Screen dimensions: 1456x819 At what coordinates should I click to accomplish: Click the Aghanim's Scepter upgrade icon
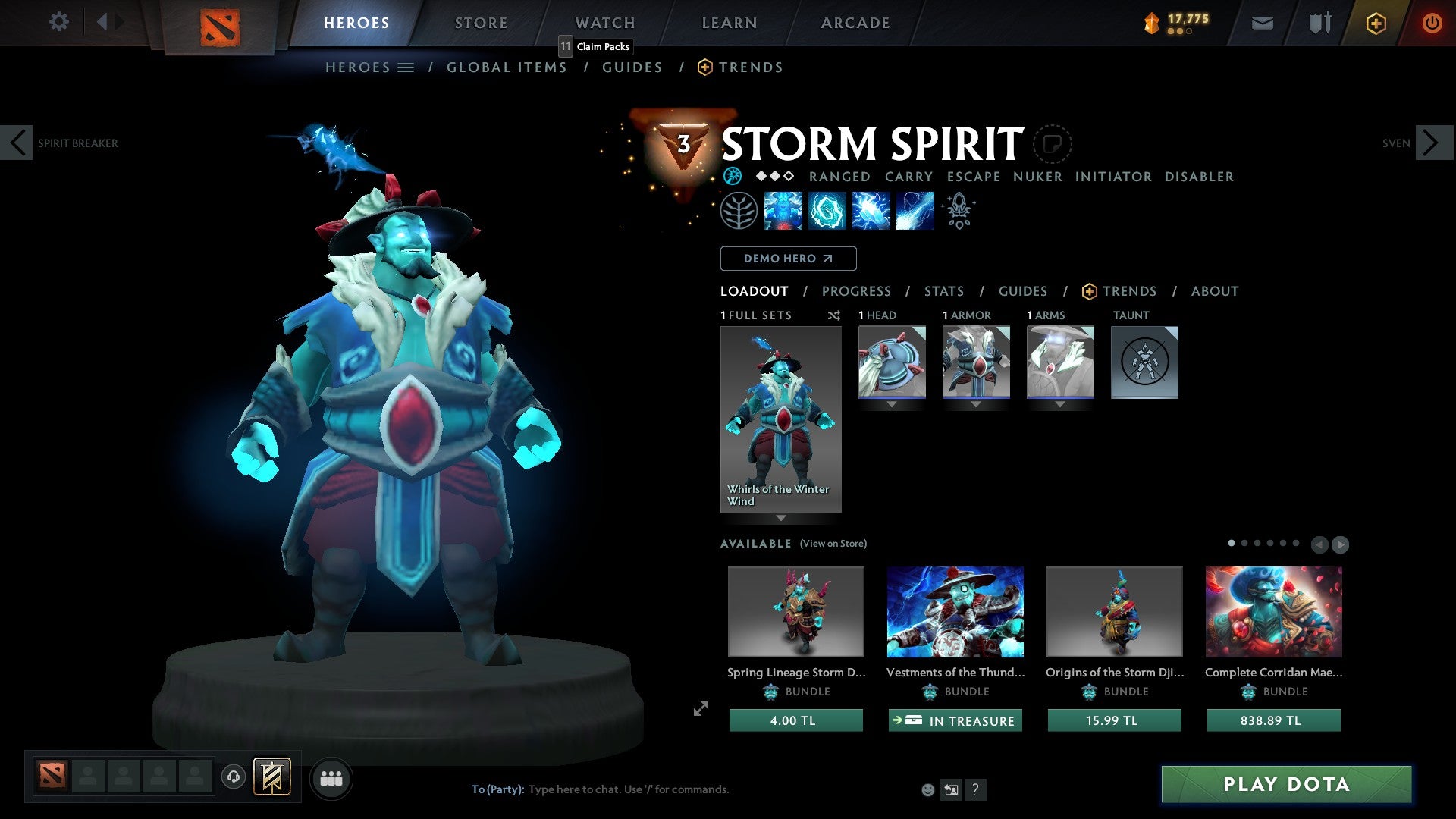(x=959, y=211)
